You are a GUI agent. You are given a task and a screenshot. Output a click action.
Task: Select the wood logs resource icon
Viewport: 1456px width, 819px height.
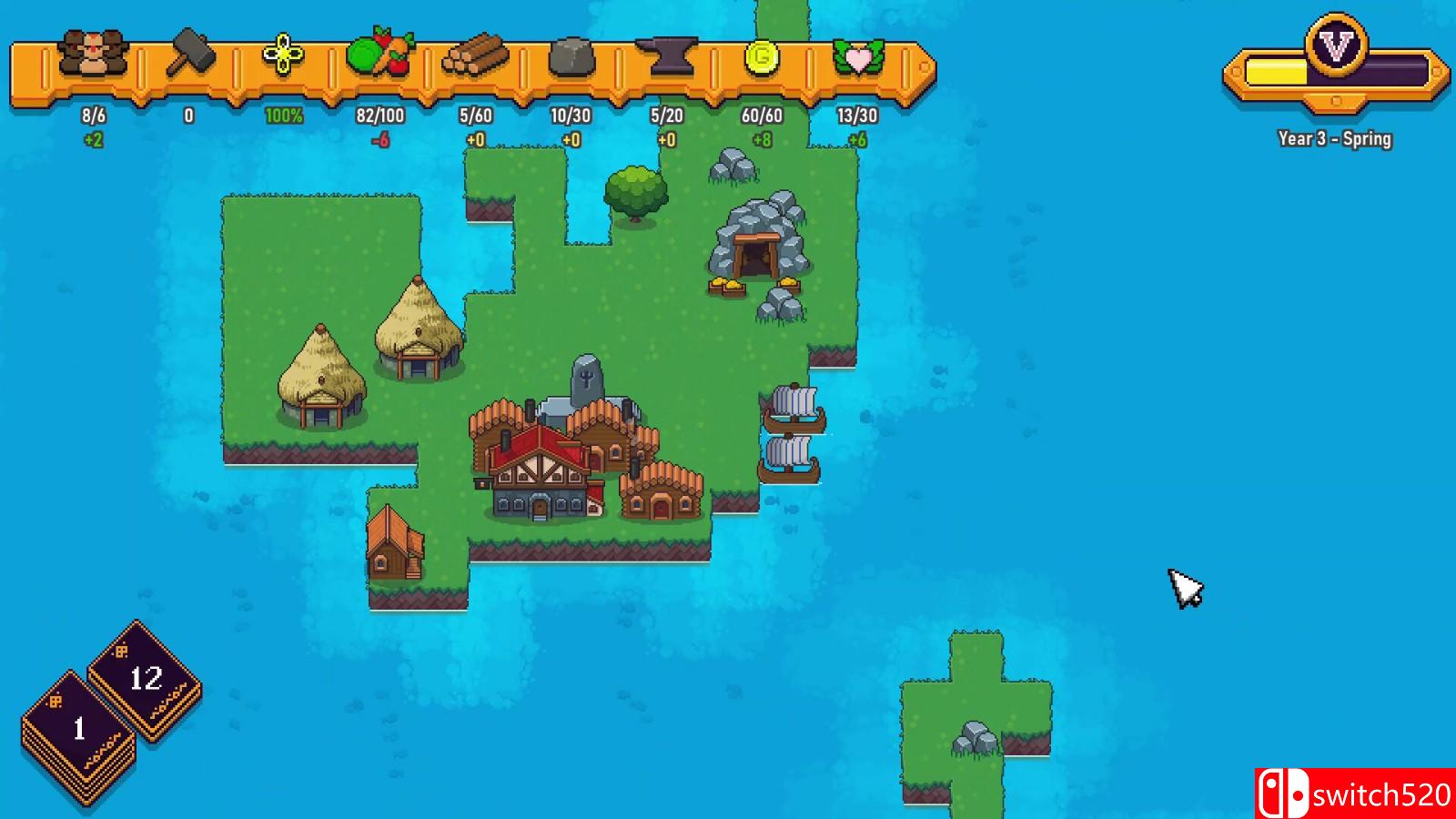tap(477, 57)
